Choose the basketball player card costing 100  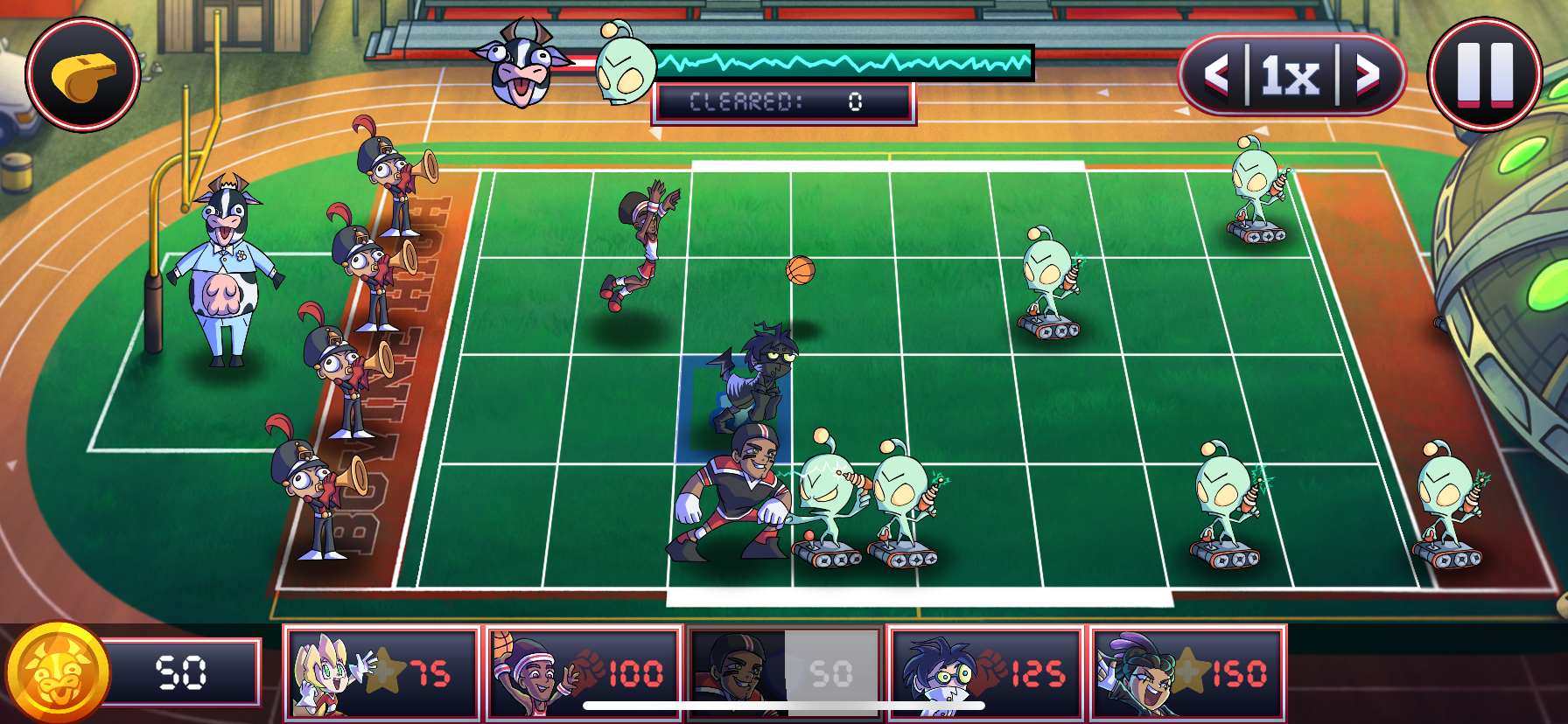click(x=584, y=672)
